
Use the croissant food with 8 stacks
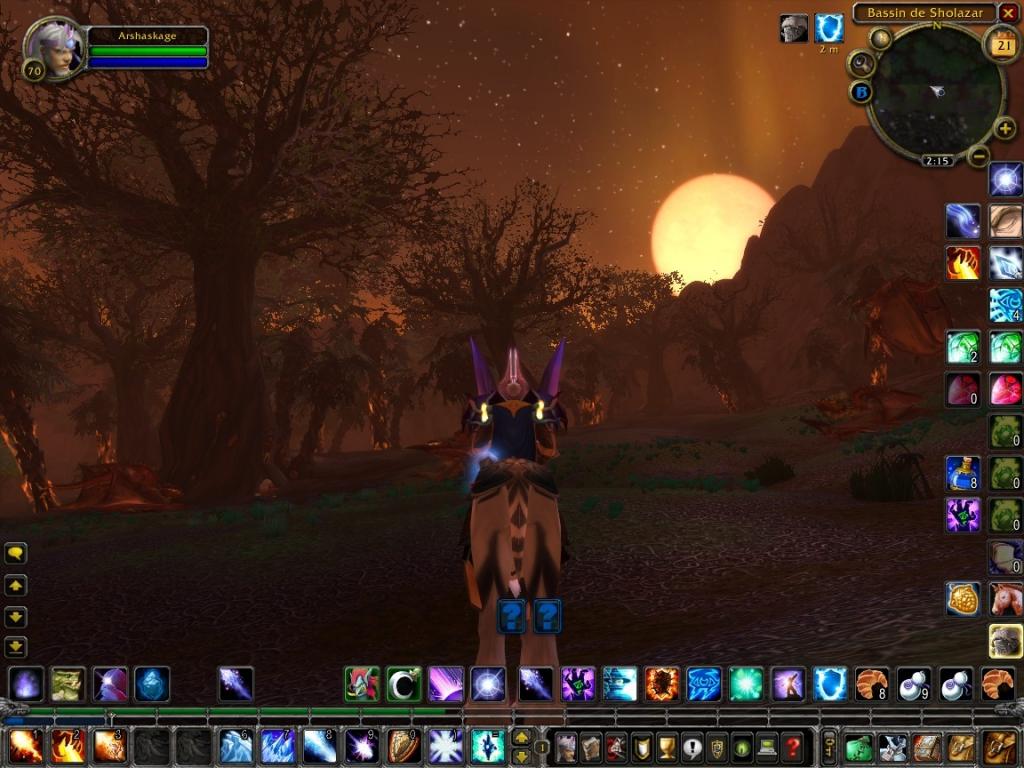pos(871,684)
